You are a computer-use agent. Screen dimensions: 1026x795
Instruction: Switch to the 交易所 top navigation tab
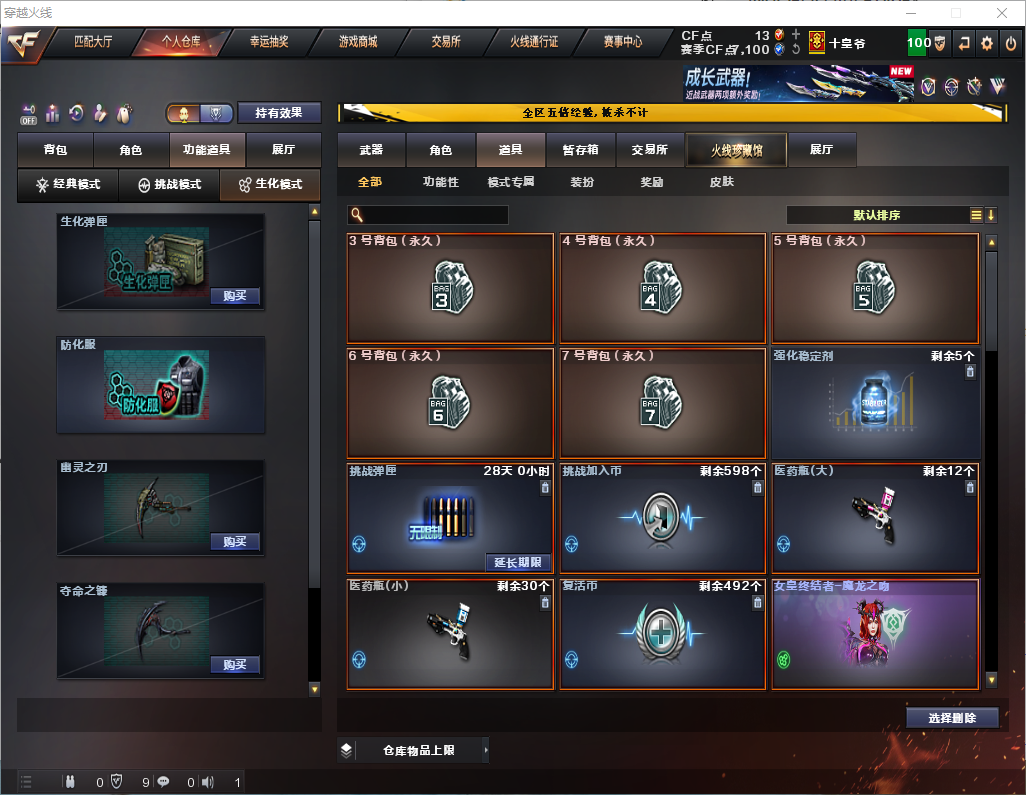(445, 42)
